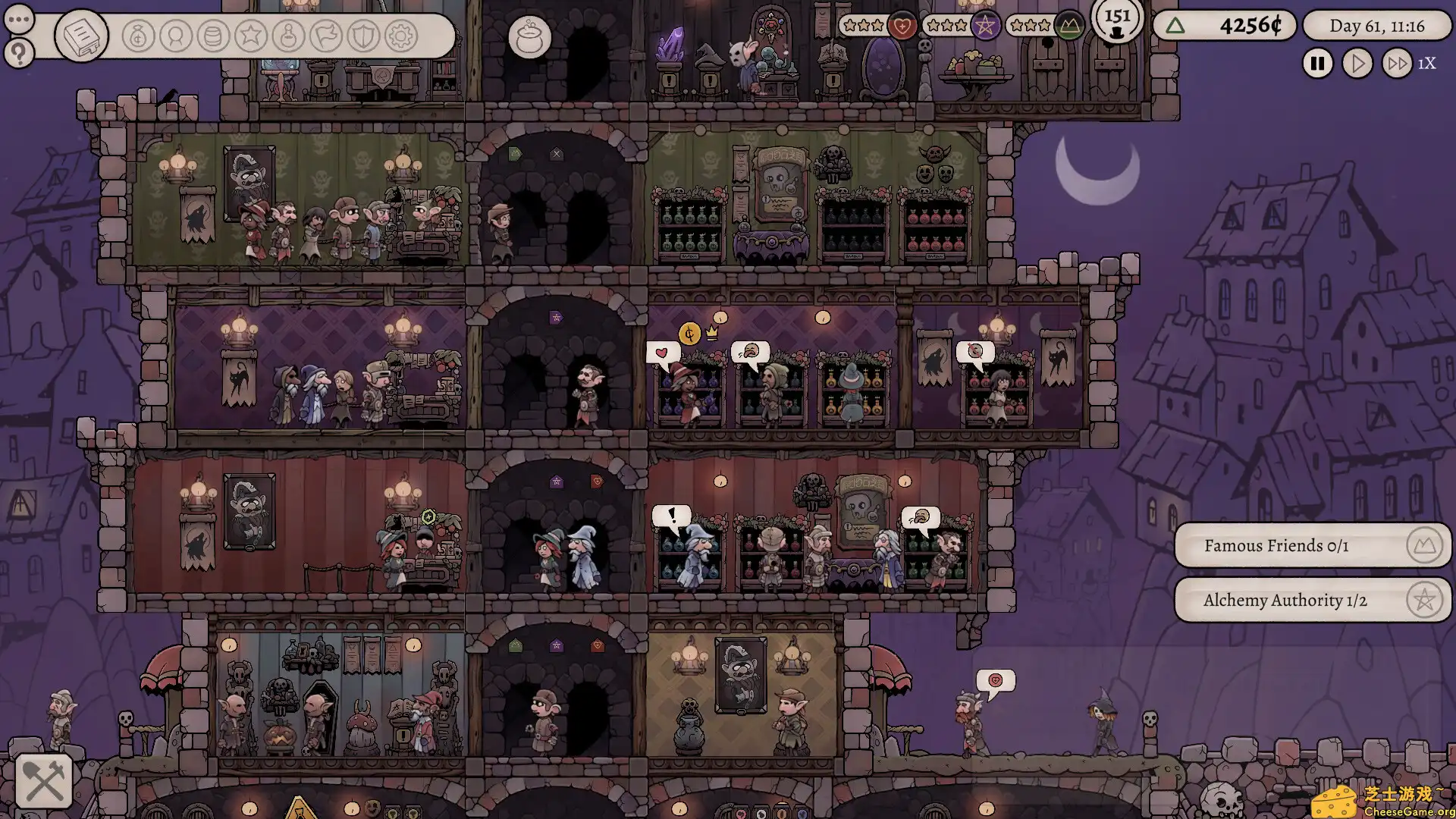Expand the Famous Friends 0/1 objective banner
Image resolution: width=1456 pixels, height=819 pixels.
point(1313,545)
